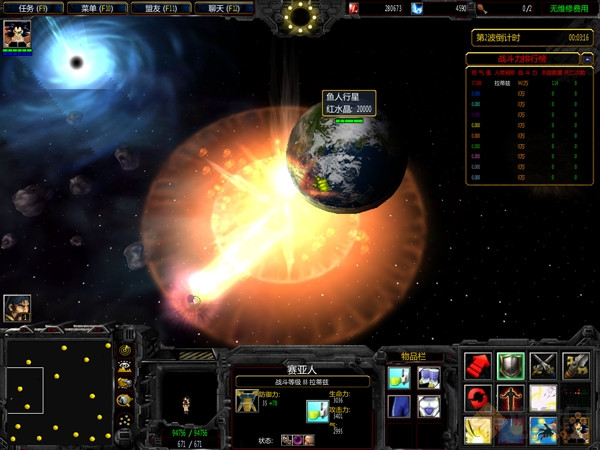Image resolution: width=600 pixels, height=450 pixels.
Task: Use the white lightning burst ability
Action: [544, 398]
